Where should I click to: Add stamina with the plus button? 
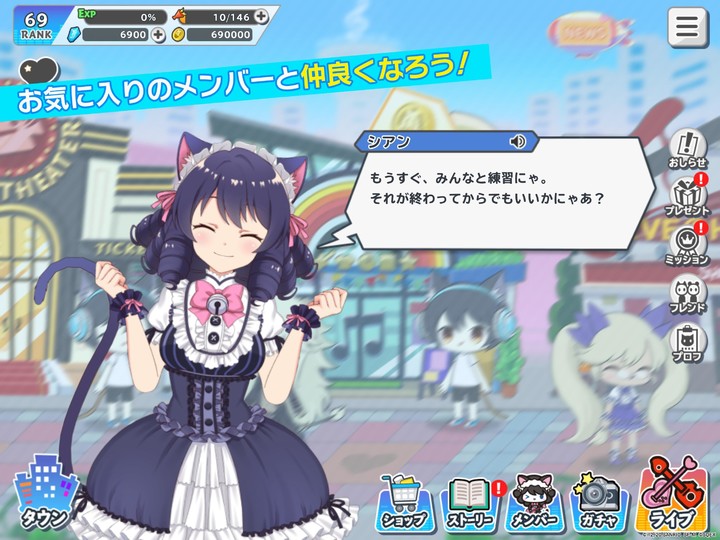pyautogui.click(x=261, y=16)
